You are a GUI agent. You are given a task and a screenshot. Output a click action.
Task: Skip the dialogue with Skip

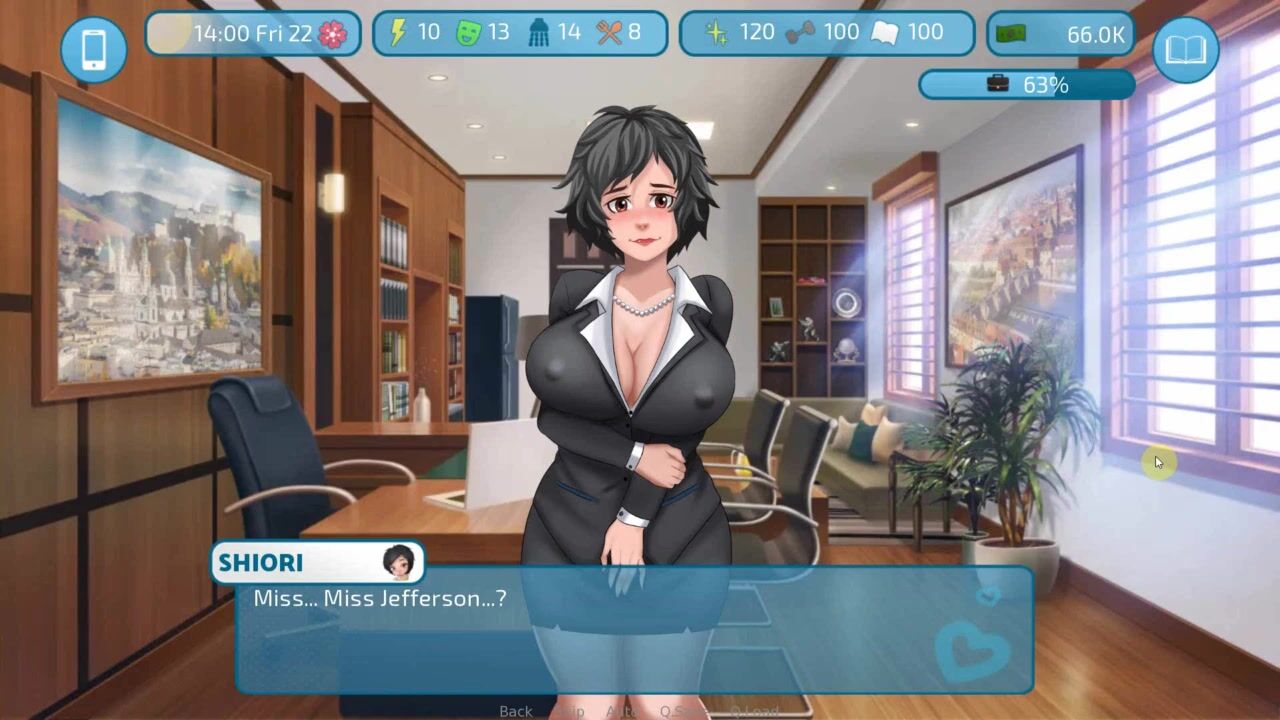(x=571, y=711)
